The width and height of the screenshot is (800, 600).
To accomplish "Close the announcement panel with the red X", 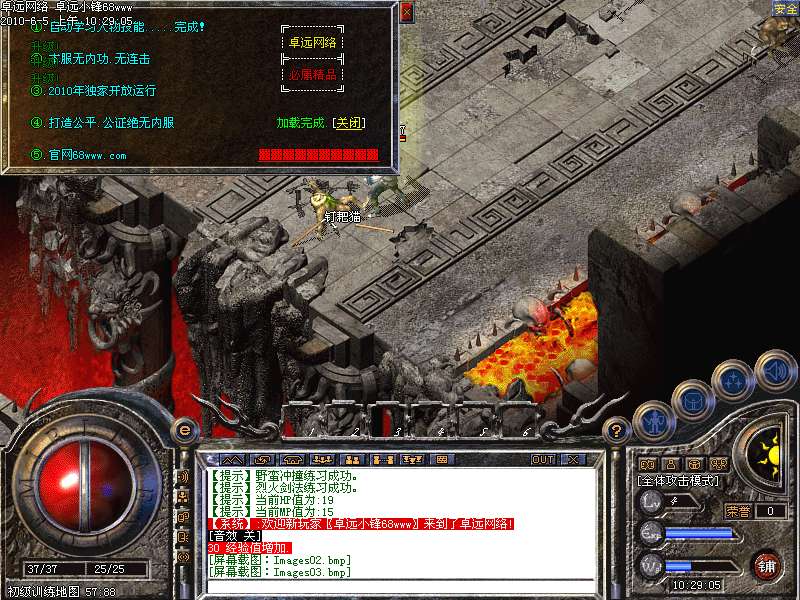I will tap(406, 12).
